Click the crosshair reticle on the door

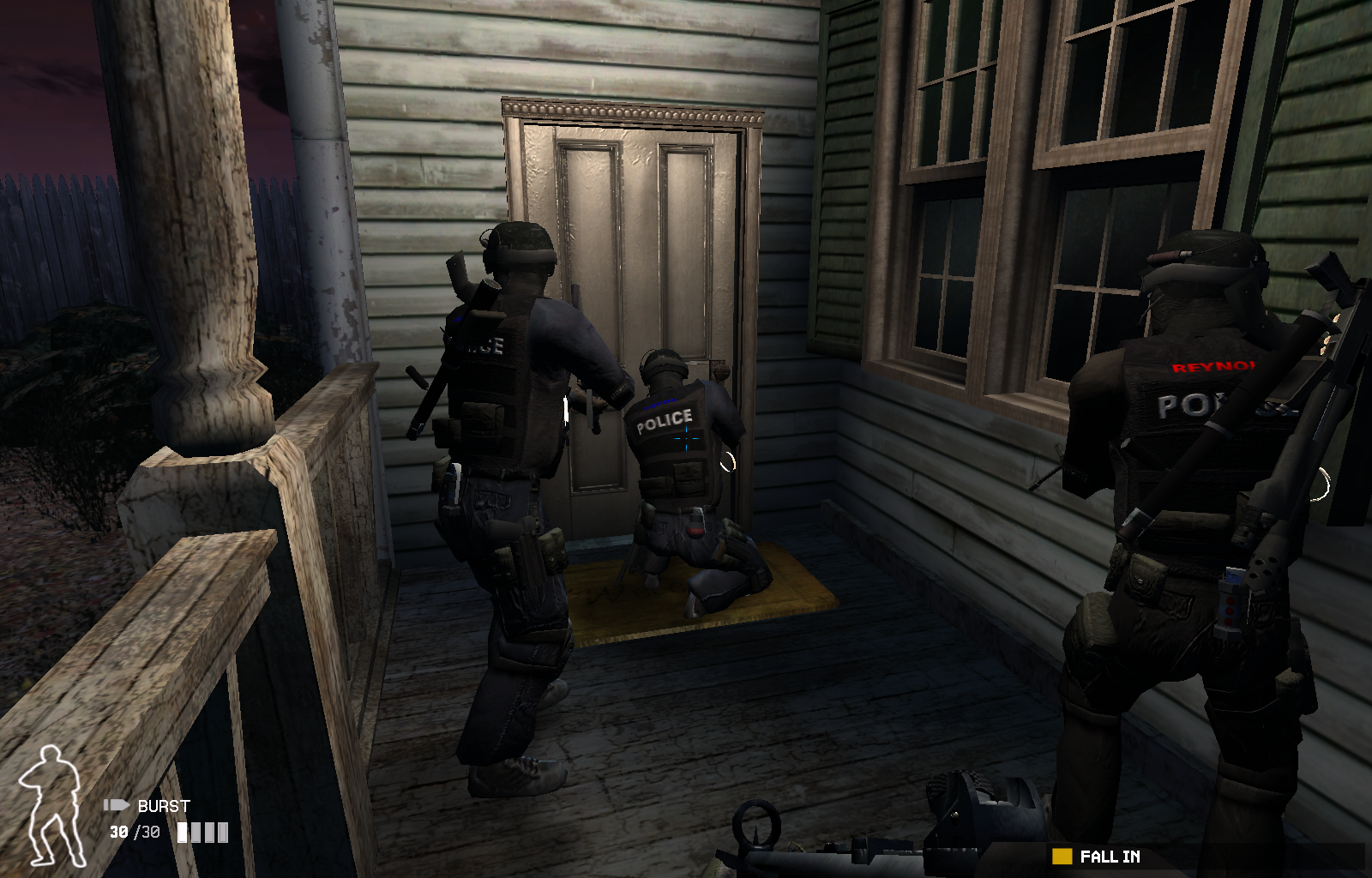click(x=685, y=436)
